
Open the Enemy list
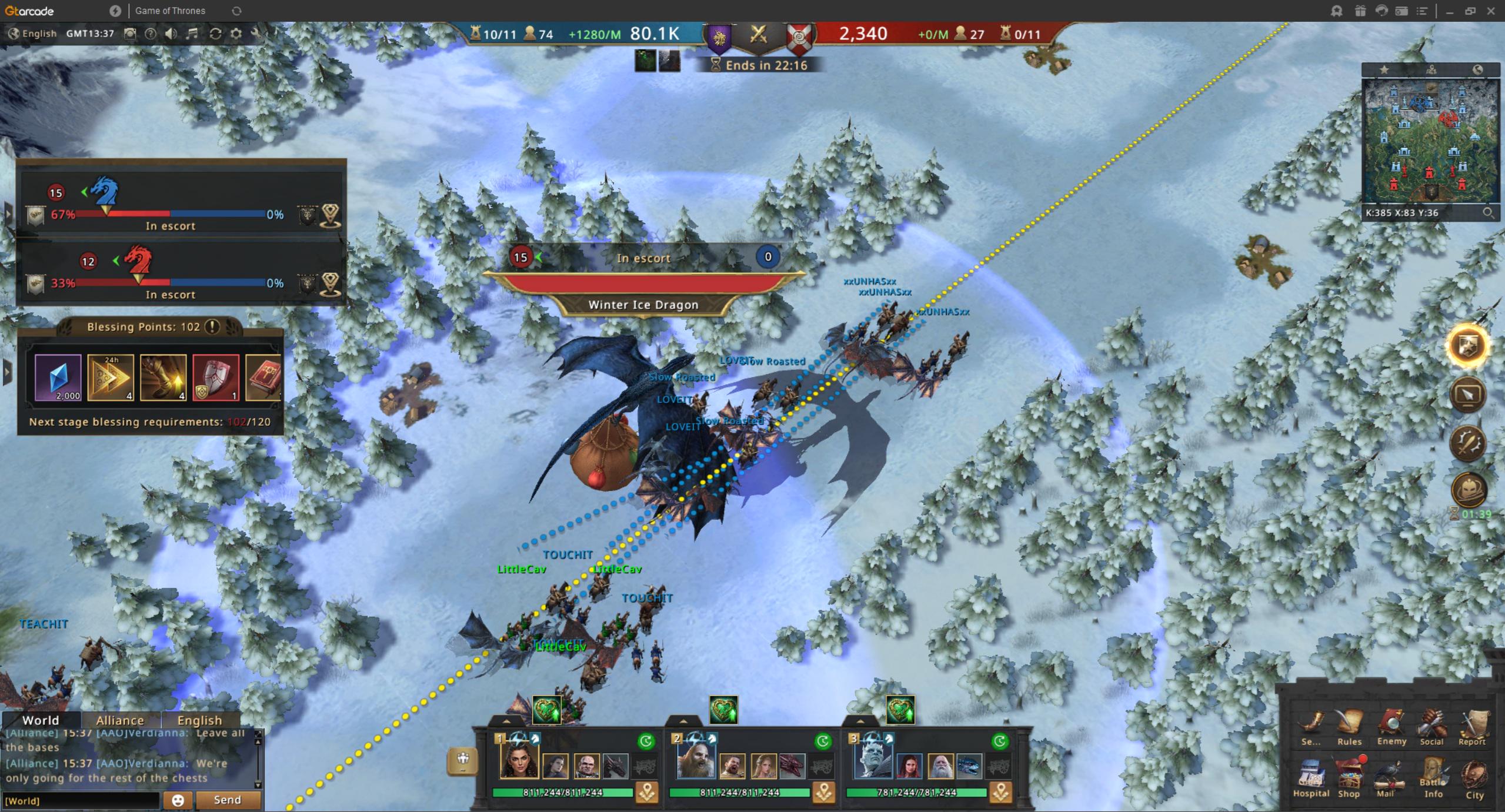click(x=1391, y=727)
